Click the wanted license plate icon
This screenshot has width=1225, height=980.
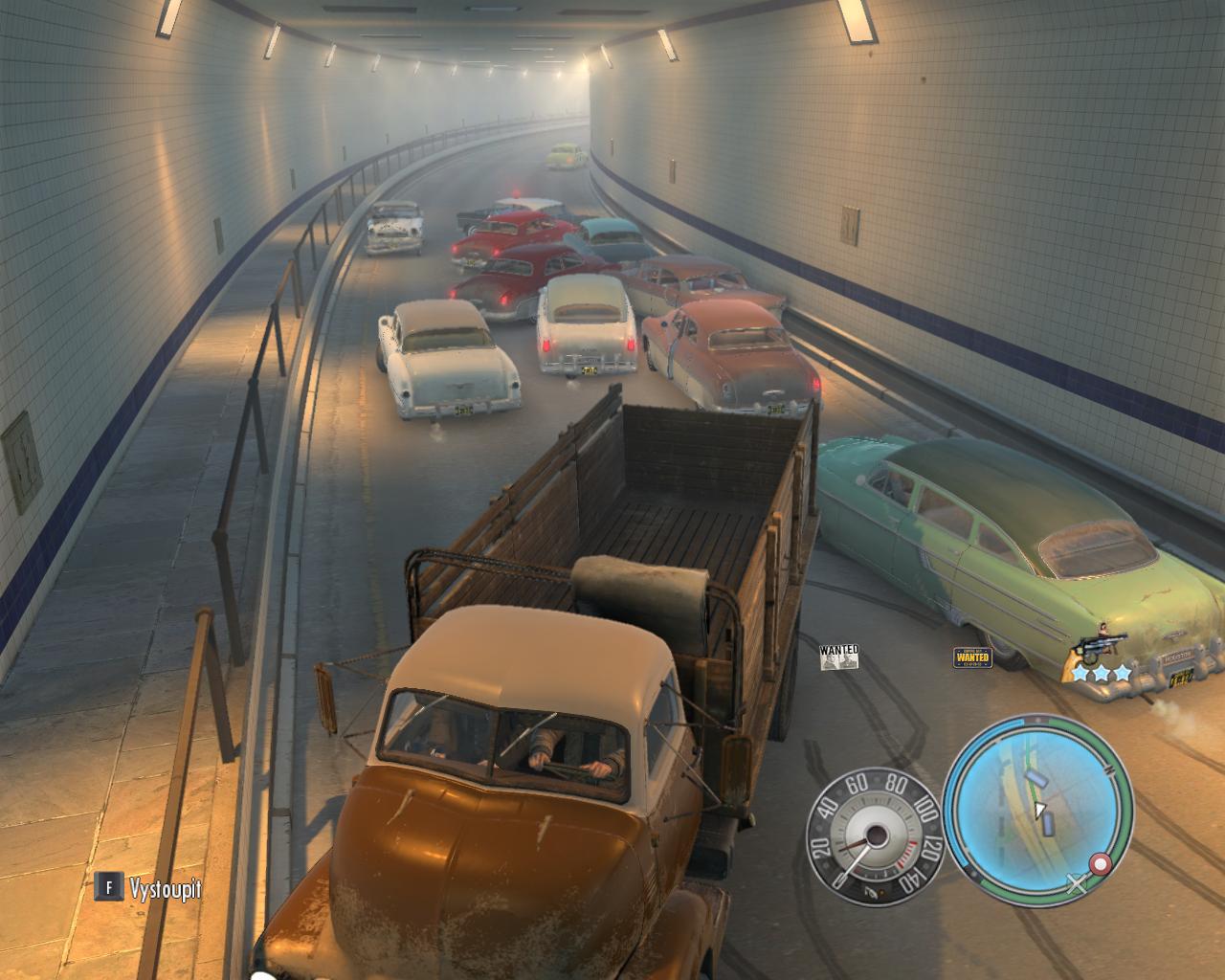(x=972, y=657)
